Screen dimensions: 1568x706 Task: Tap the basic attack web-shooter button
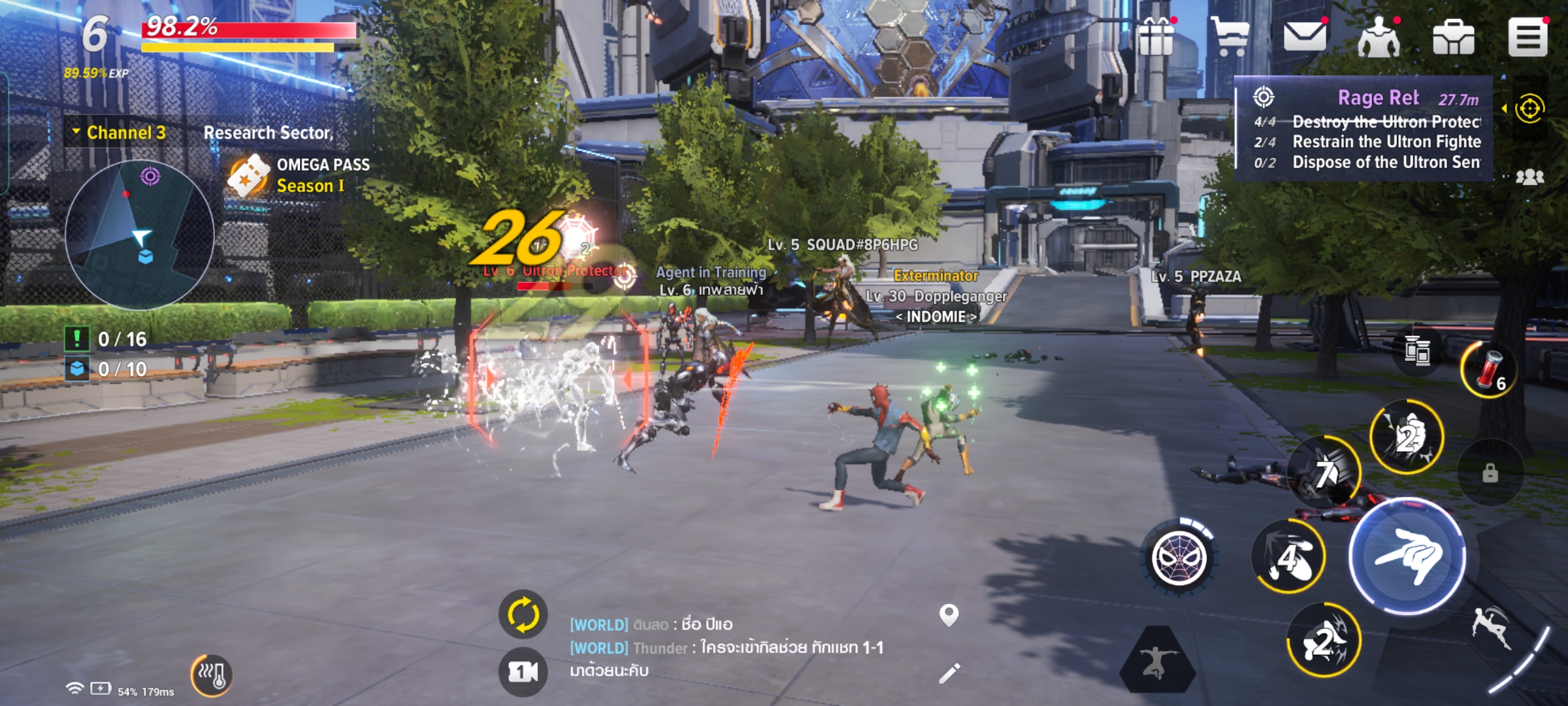coord(1407,556)
